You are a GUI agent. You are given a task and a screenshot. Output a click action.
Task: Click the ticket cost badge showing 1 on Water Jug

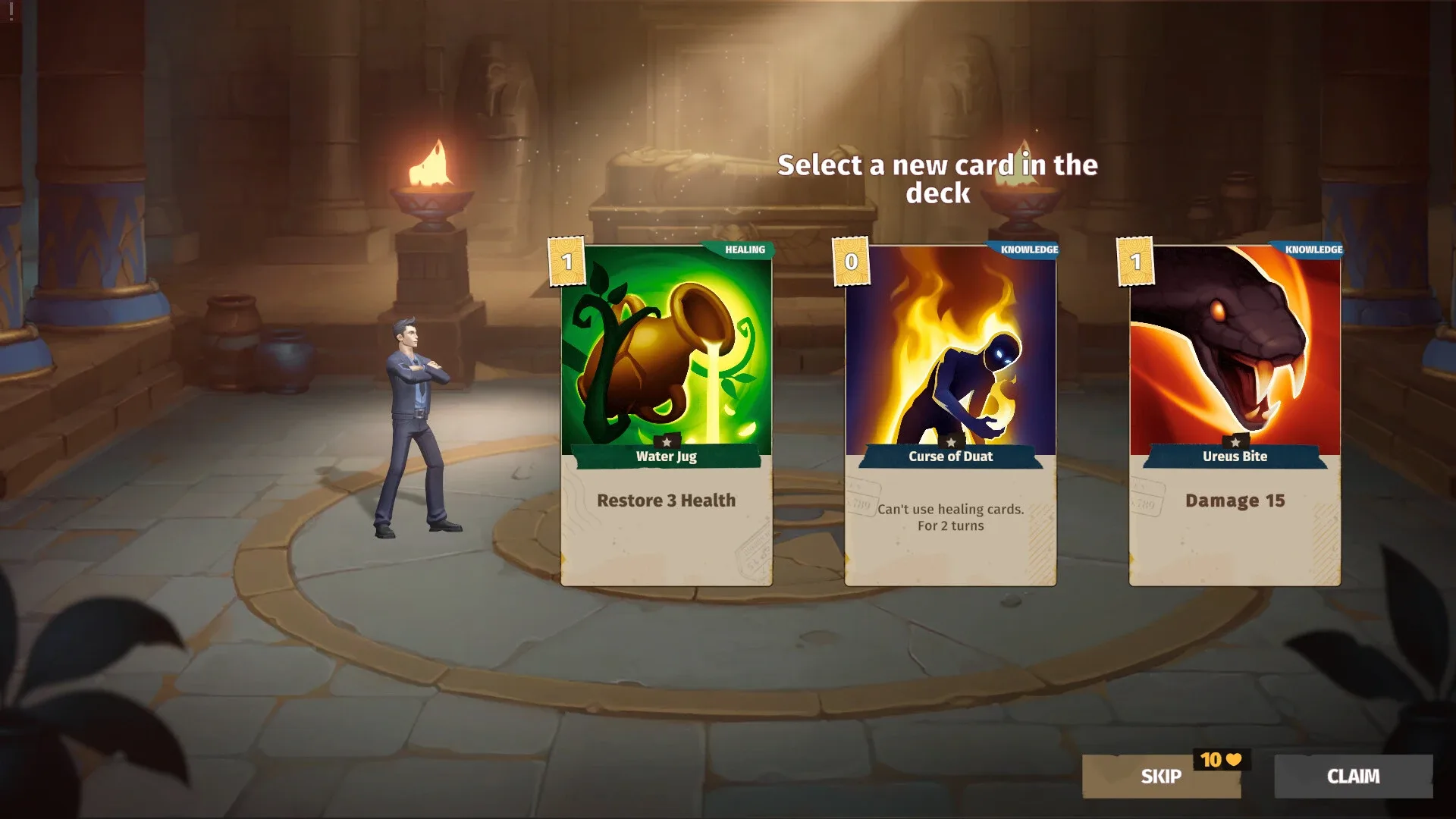565,262
